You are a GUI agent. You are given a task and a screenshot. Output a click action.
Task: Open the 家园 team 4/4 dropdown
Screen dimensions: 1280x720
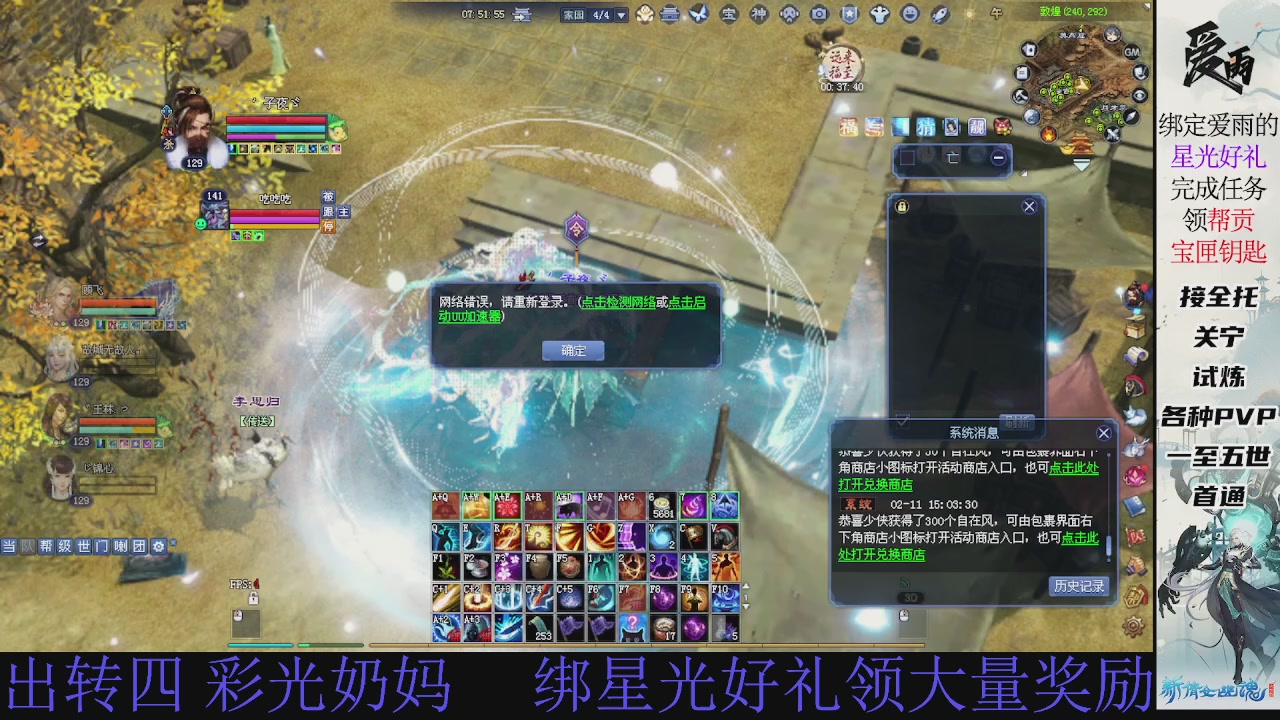pos(621,15)
